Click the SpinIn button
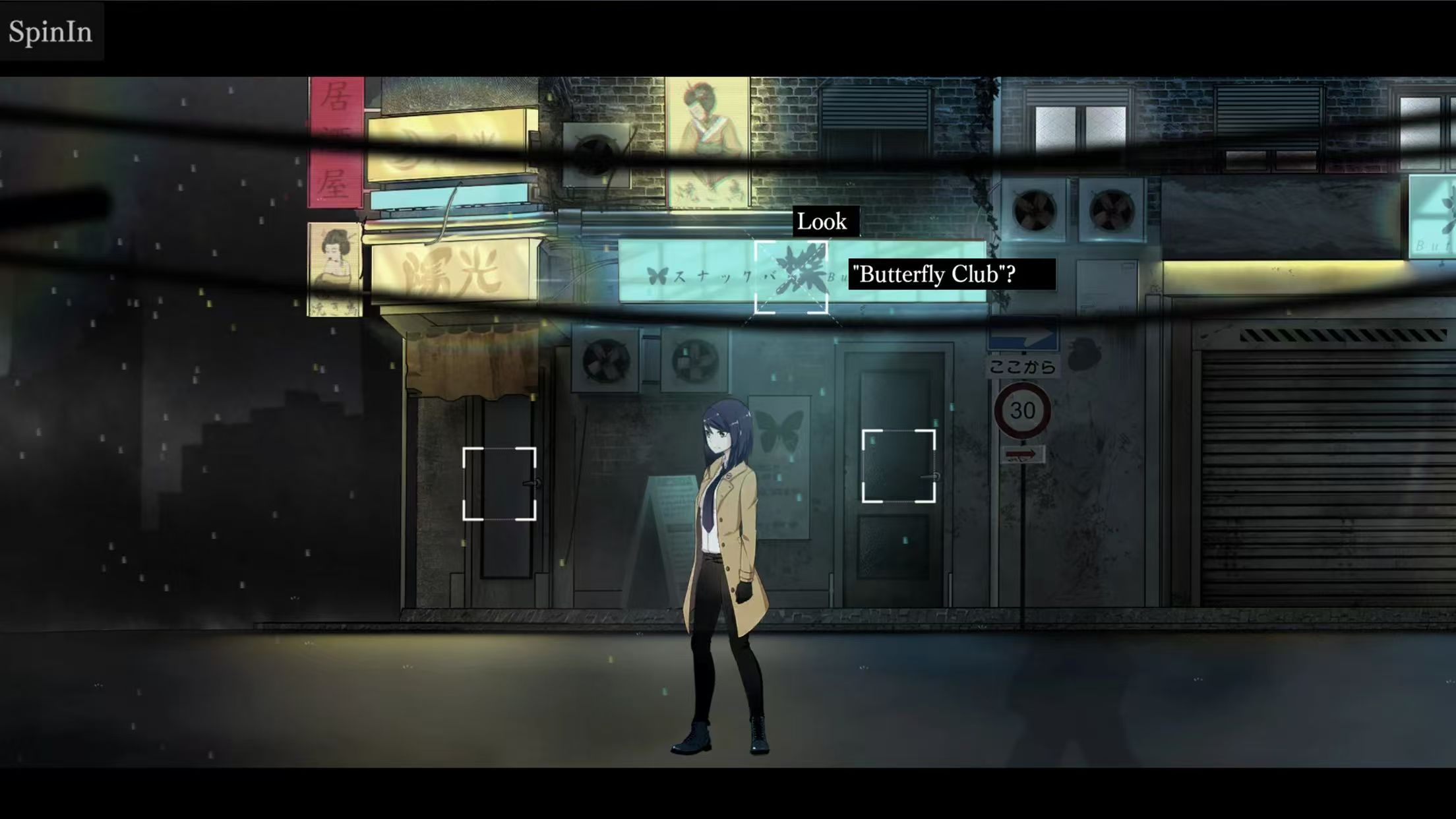 51,32
